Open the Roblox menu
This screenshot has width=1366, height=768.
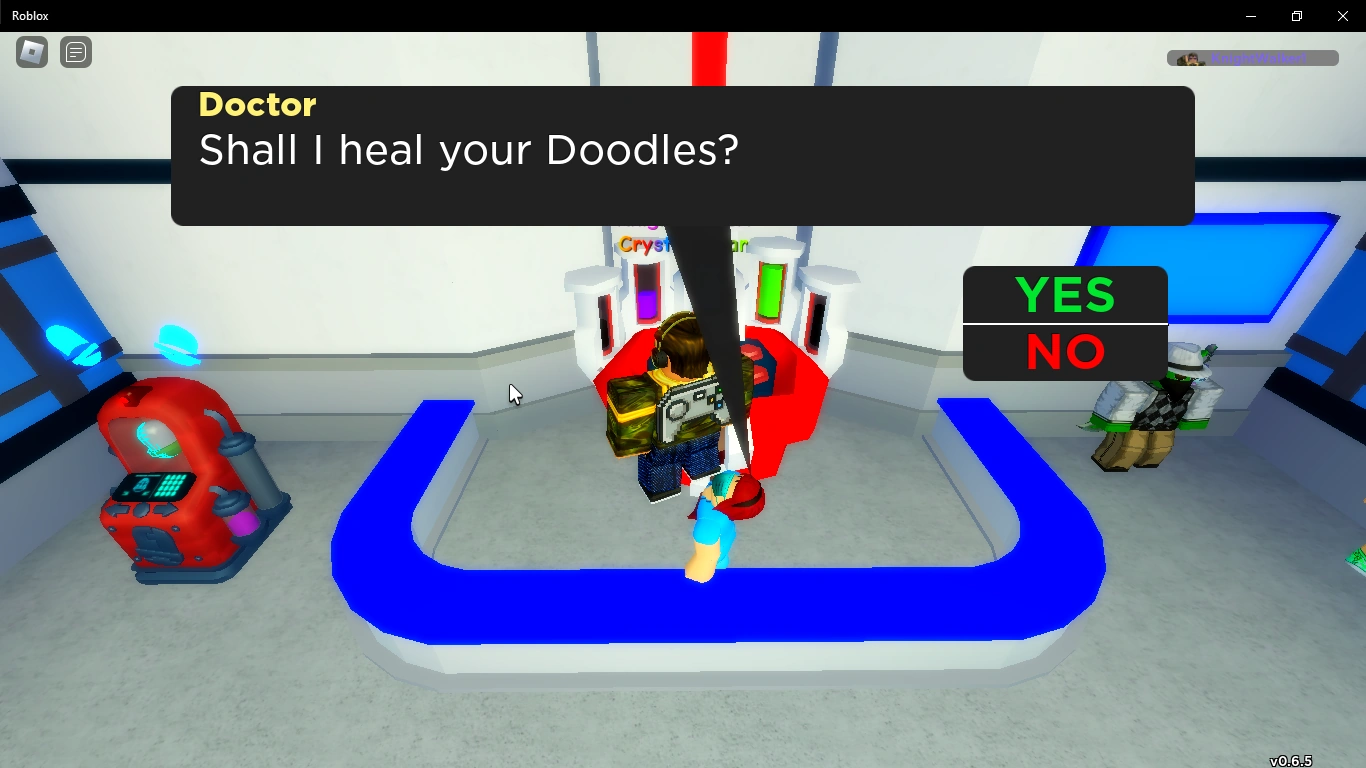tap(30, 52)
